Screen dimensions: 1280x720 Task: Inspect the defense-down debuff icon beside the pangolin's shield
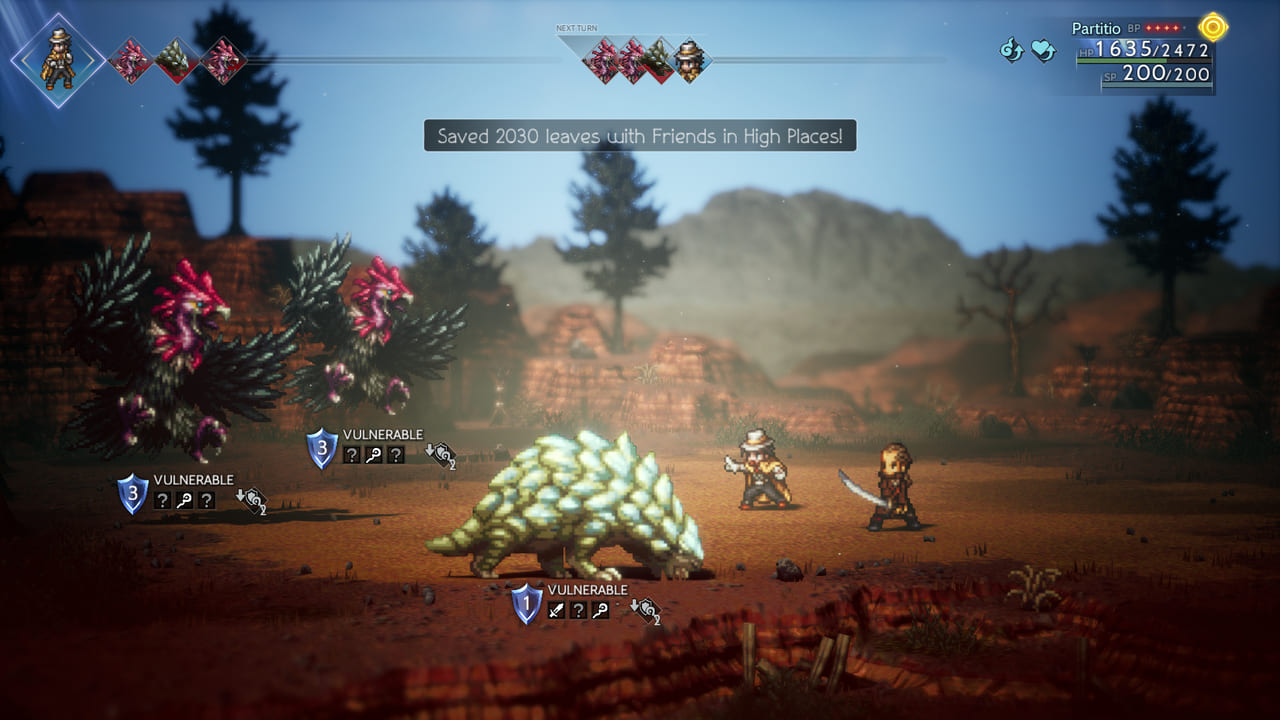point(645,610)
